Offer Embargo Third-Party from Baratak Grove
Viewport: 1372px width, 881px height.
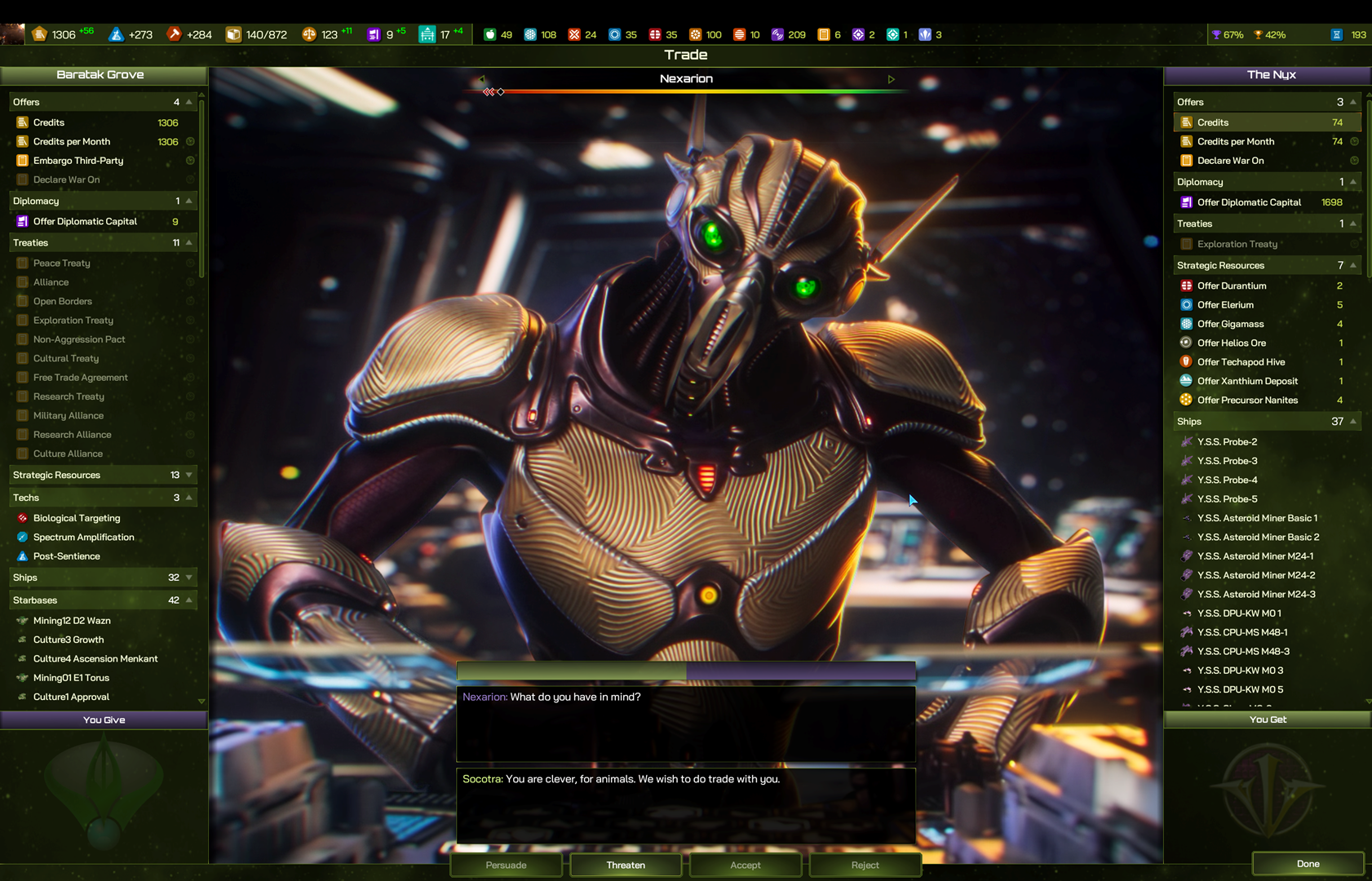78,161
